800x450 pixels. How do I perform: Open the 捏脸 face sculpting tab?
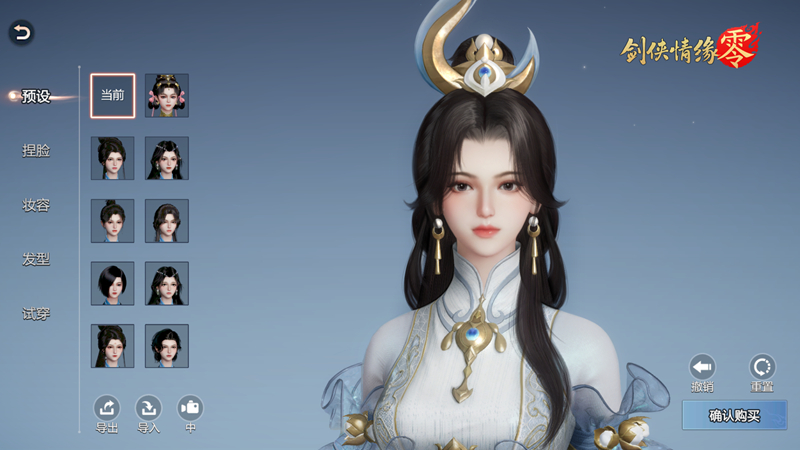click(x=36, y=151)
